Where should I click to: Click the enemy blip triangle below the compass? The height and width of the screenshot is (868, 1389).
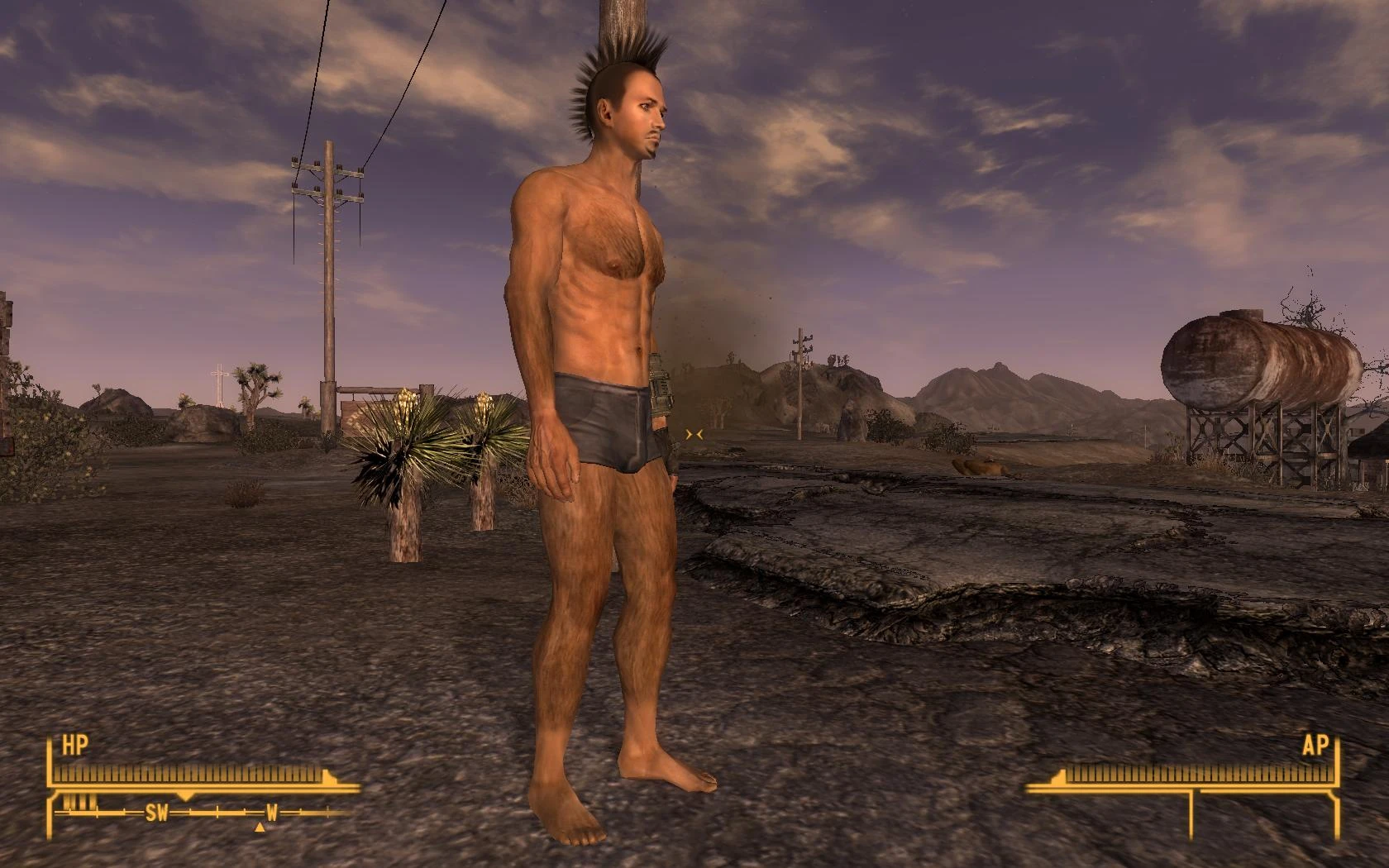click(260, 828)
